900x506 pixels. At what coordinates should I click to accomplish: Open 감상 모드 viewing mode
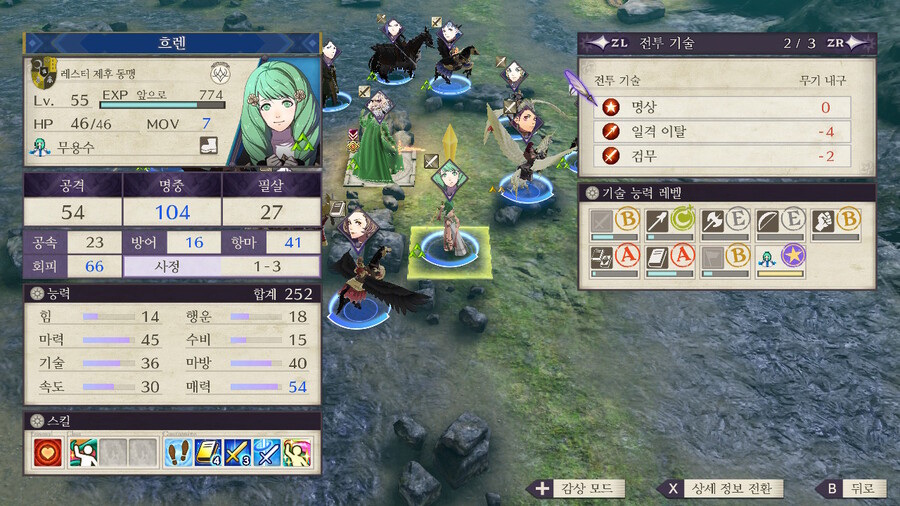(579, 489)
